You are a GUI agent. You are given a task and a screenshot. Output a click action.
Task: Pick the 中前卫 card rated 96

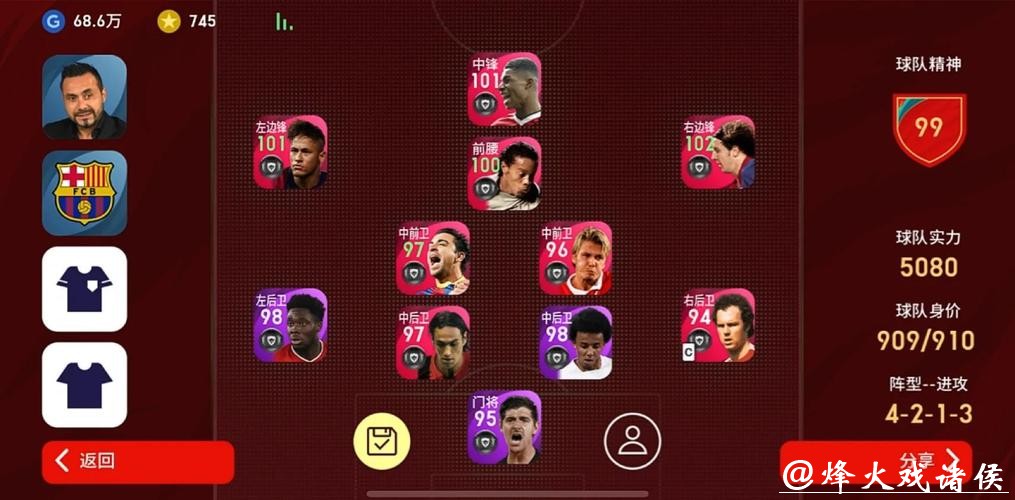tap(575, 258)
